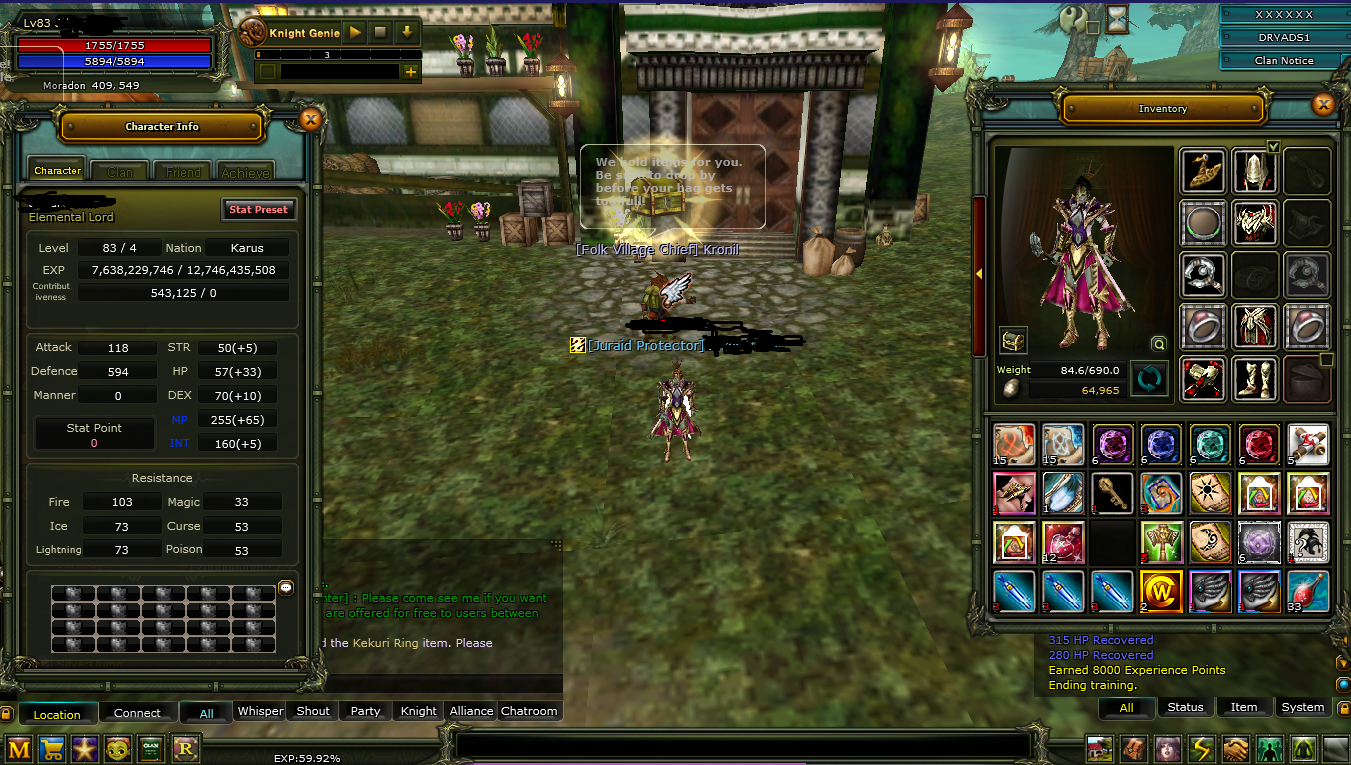
Task: Select the Whisper chat tab
Action: 260,711
